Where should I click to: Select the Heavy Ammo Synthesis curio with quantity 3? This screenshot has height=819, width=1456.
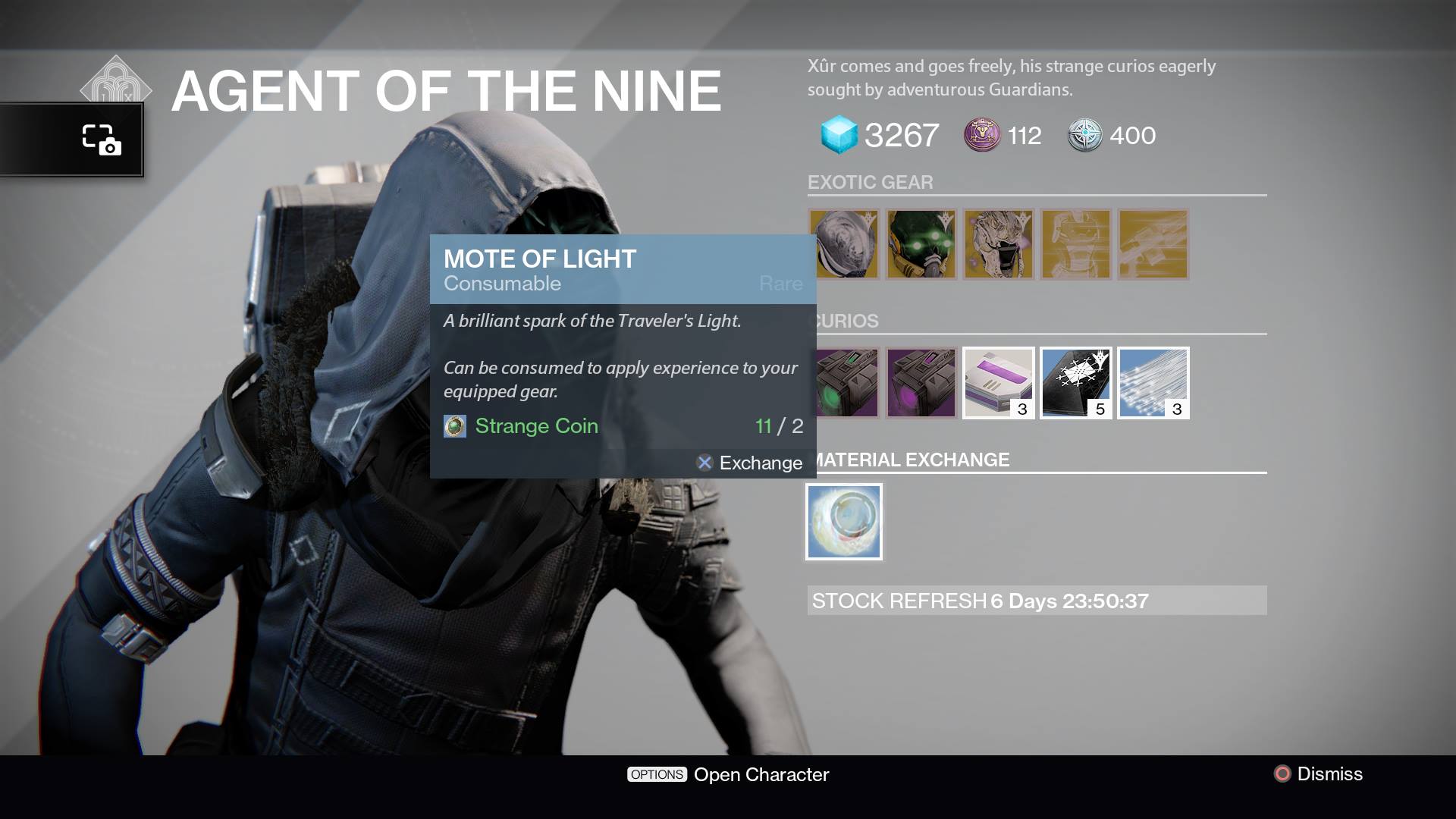tap(999, 383)
